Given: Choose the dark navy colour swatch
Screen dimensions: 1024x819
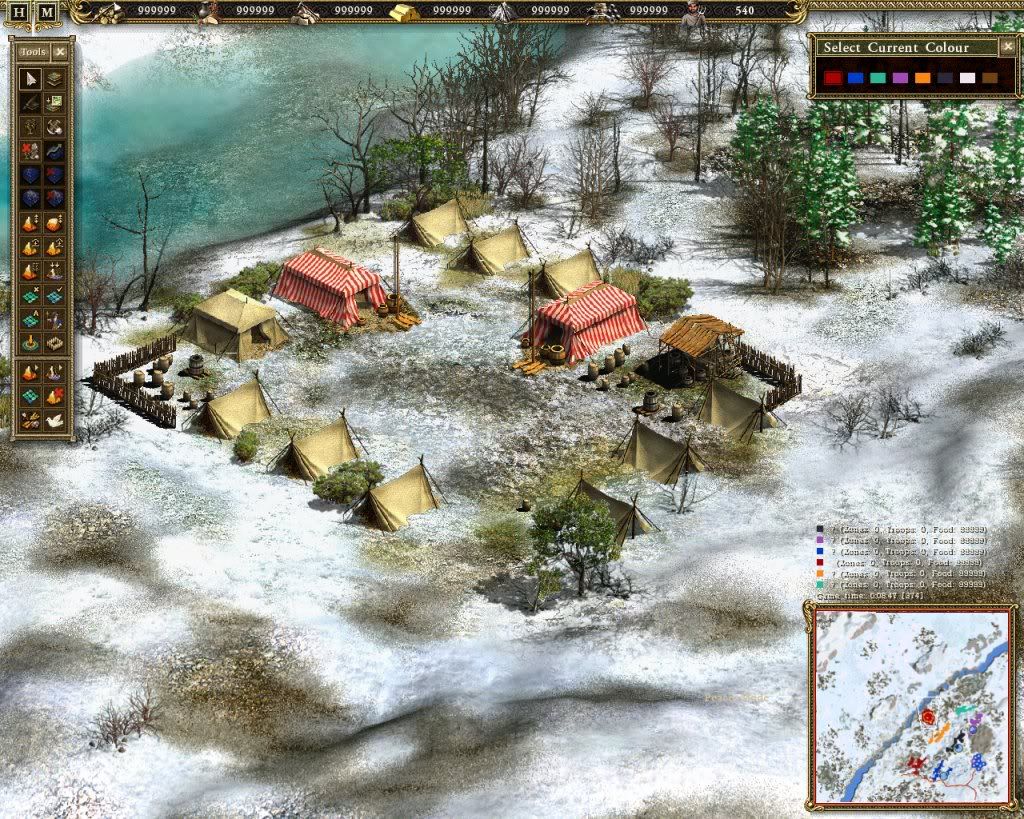Looking at the screenshot, I should point(944,77).
